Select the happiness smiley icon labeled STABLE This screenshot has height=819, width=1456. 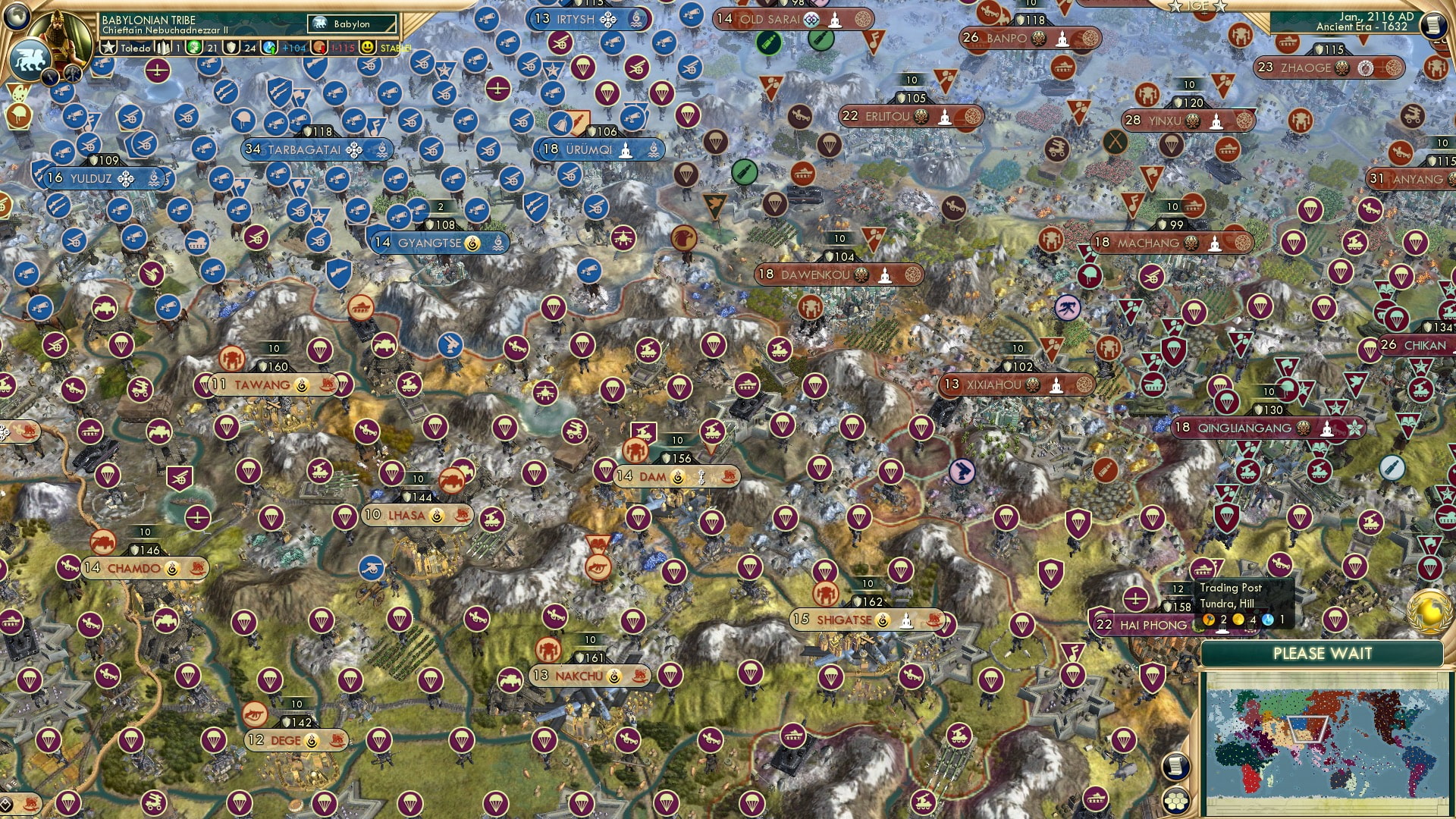coord(368,47)
